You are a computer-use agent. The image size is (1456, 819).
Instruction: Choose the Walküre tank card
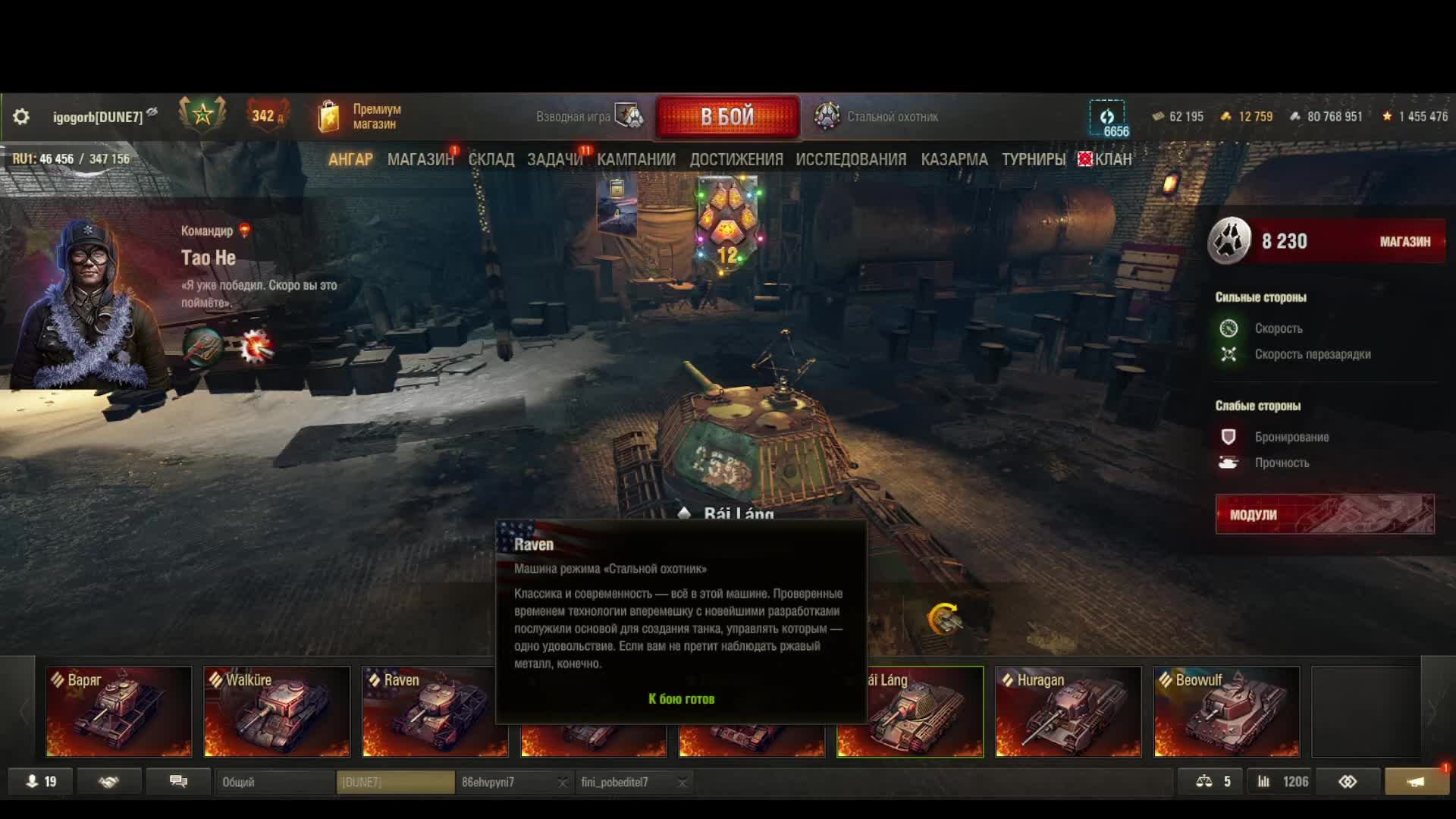click(277, 712)
